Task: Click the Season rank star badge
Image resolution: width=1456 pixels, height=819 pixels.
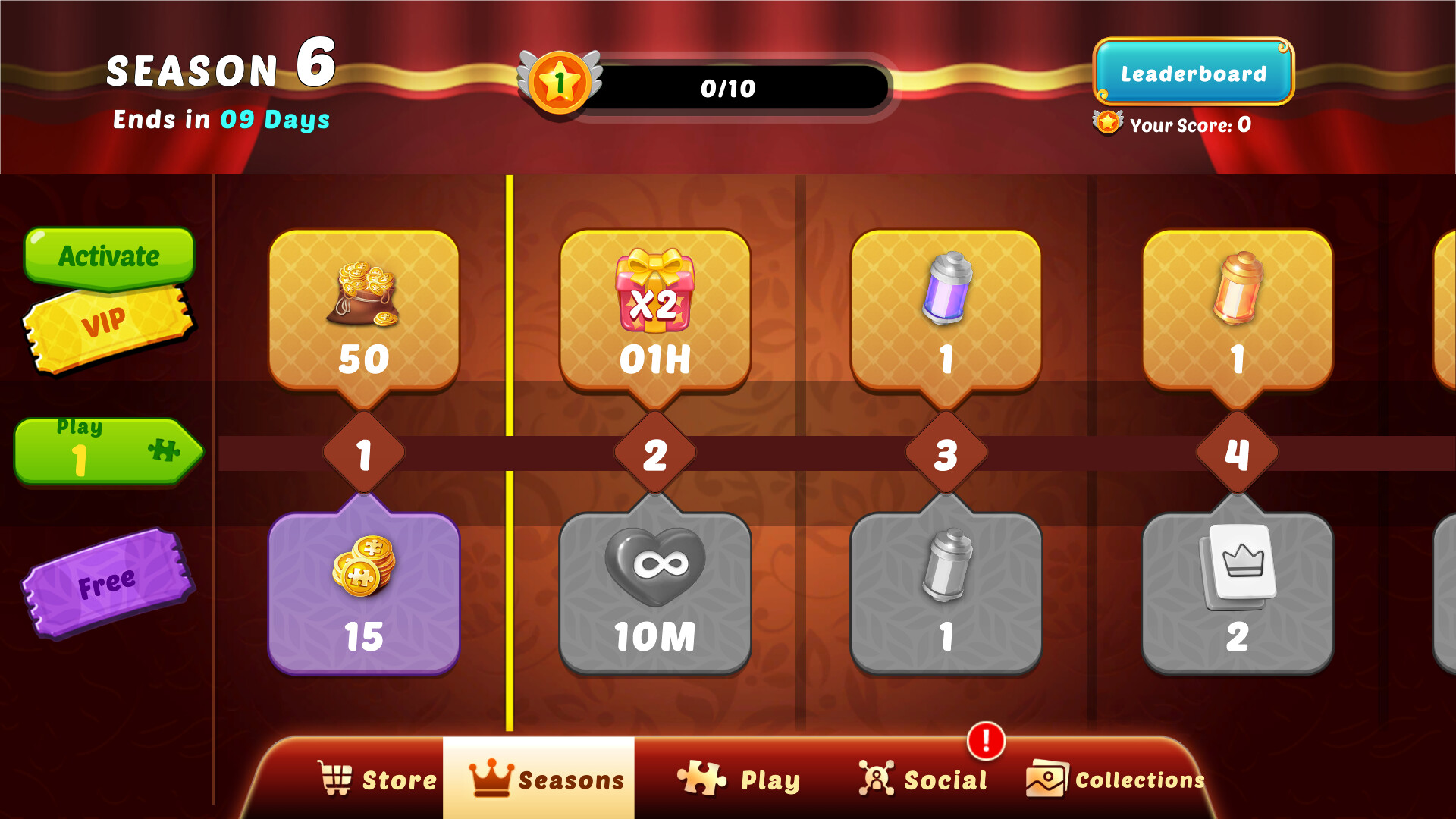Action: tap(561, 83)
